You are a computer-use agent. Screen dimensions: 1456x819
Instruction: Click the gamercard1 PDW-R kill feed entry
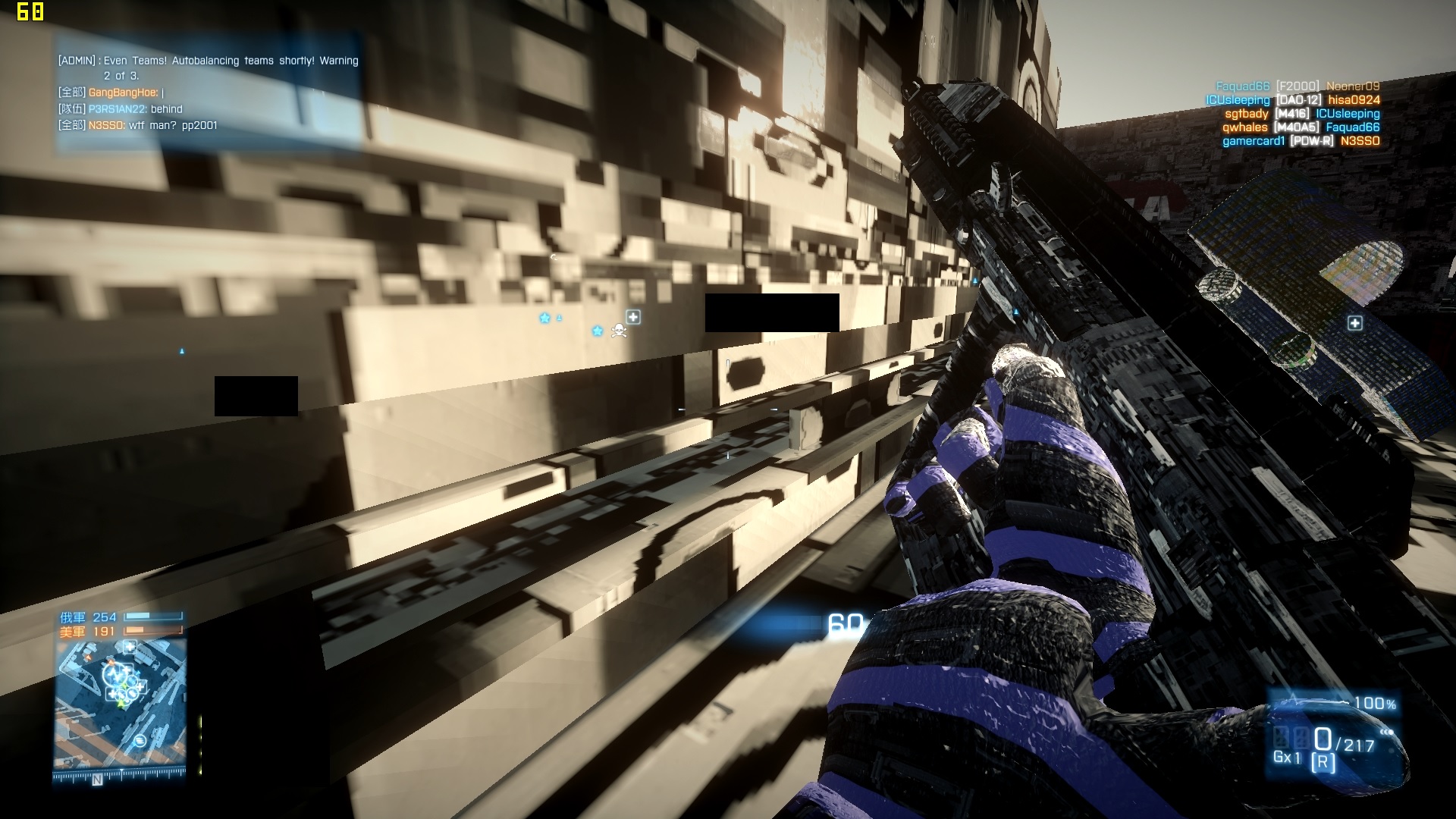(1301, 141)
